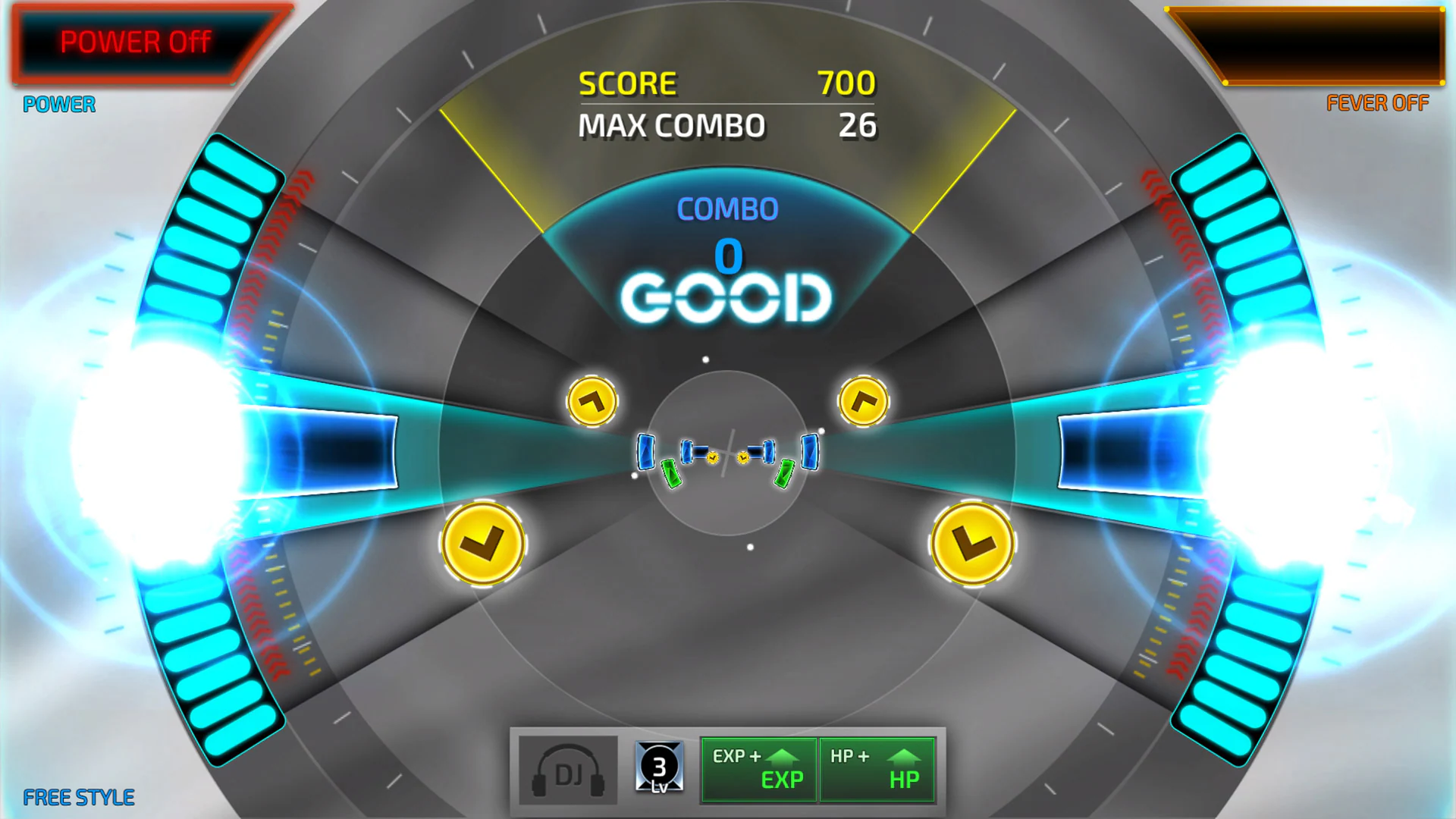1456x819 pixels.
Task: Enable the FEVER OFF mode
Action: [1377, 103]
